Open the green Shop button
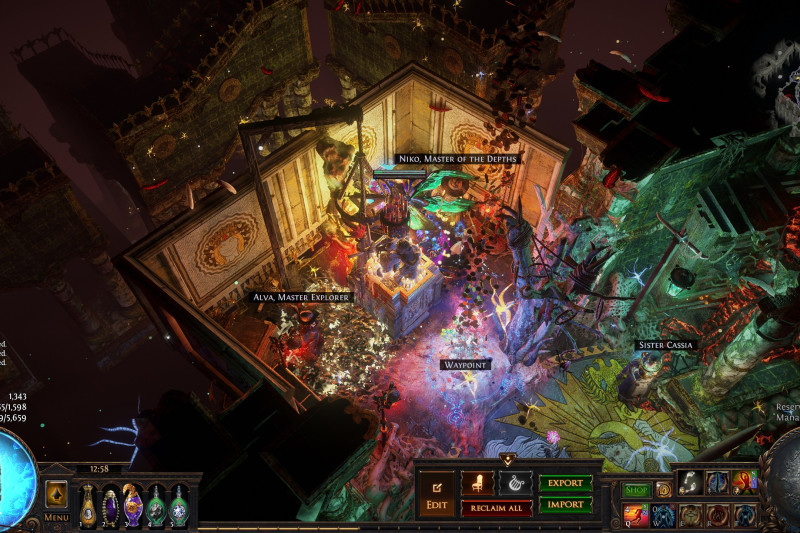This screenshot has height=533, width=800. coord(637,490)
